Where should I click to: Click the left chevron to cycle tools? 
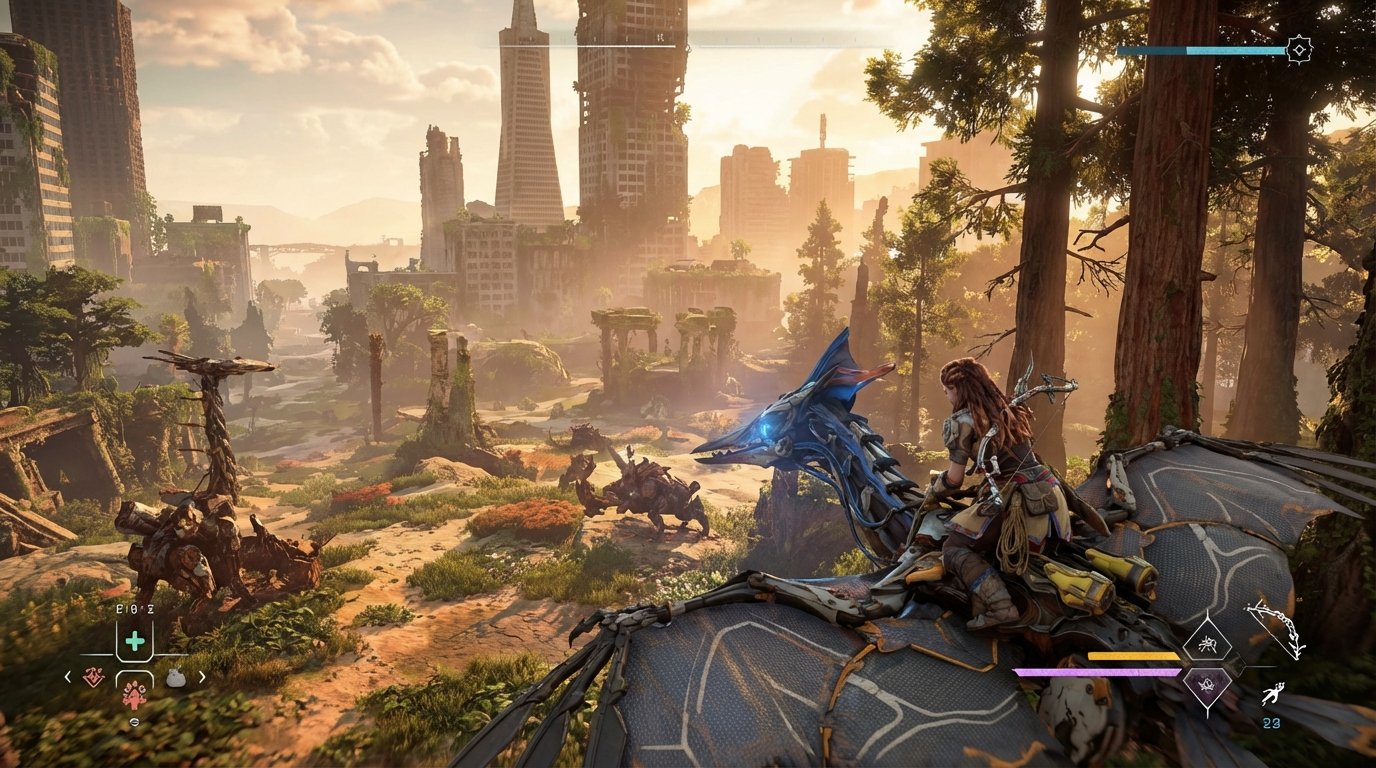[x=67, y=676]
